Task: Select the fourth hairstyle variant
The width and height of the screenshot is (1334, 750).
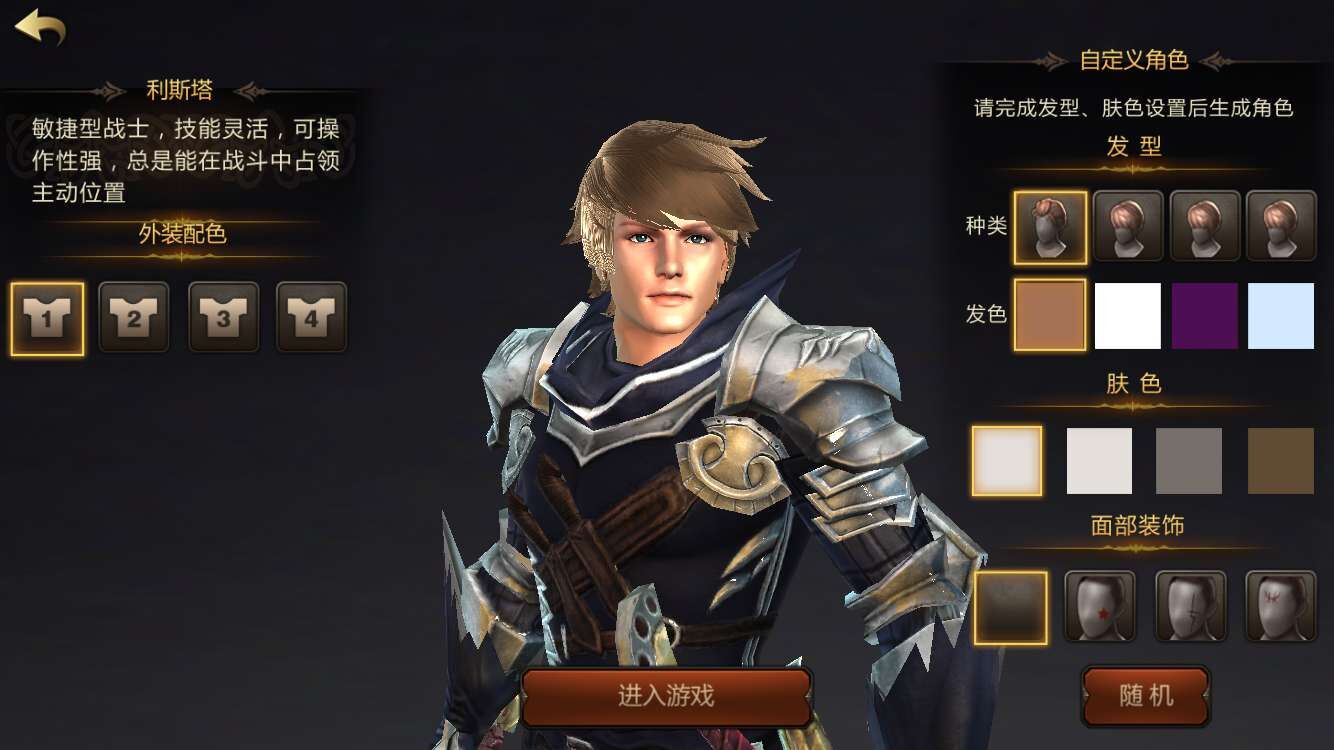Action: [1281, 226]
